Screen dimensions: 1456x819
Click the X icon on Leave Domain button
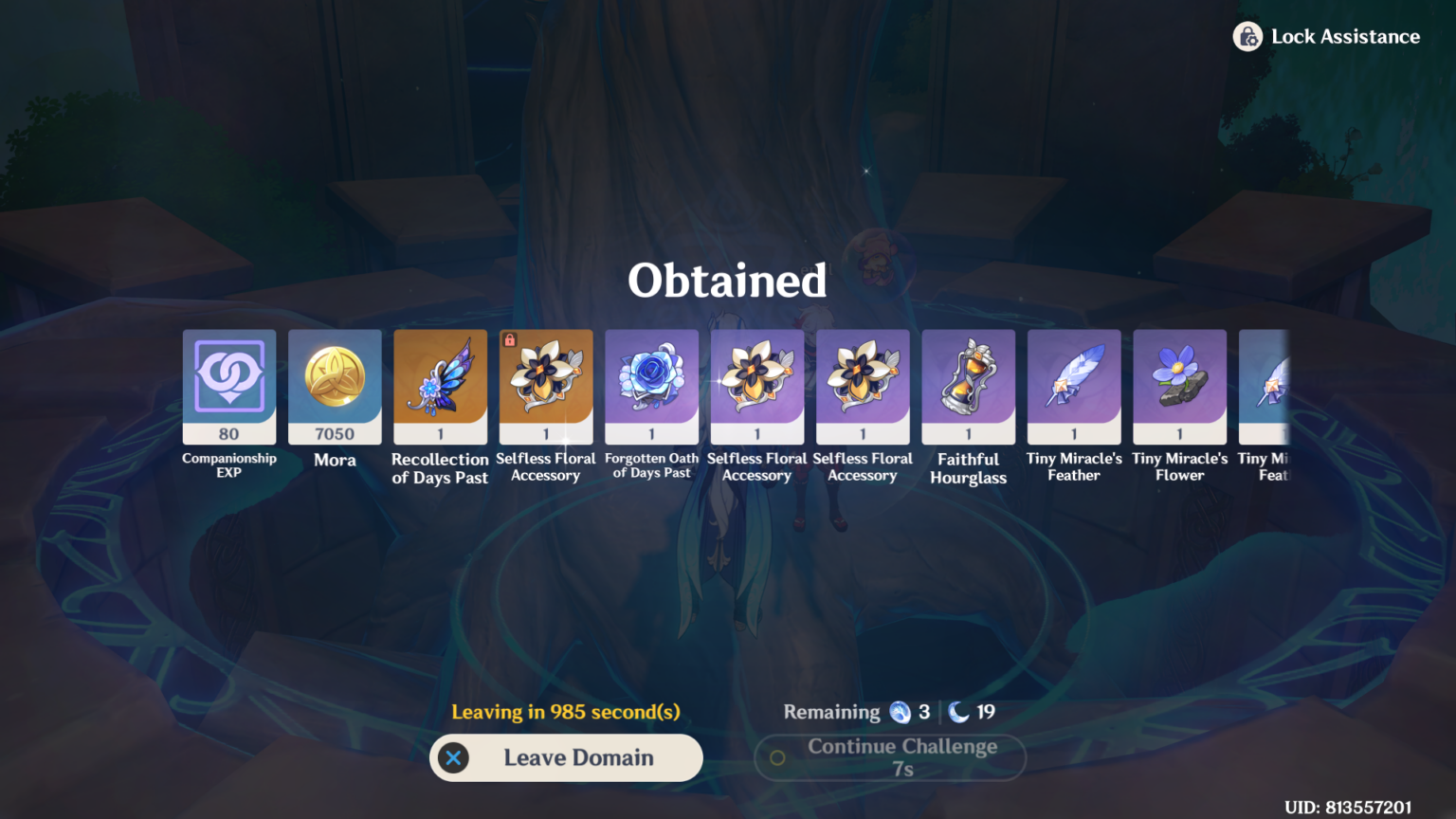click(x=454, y=757)
